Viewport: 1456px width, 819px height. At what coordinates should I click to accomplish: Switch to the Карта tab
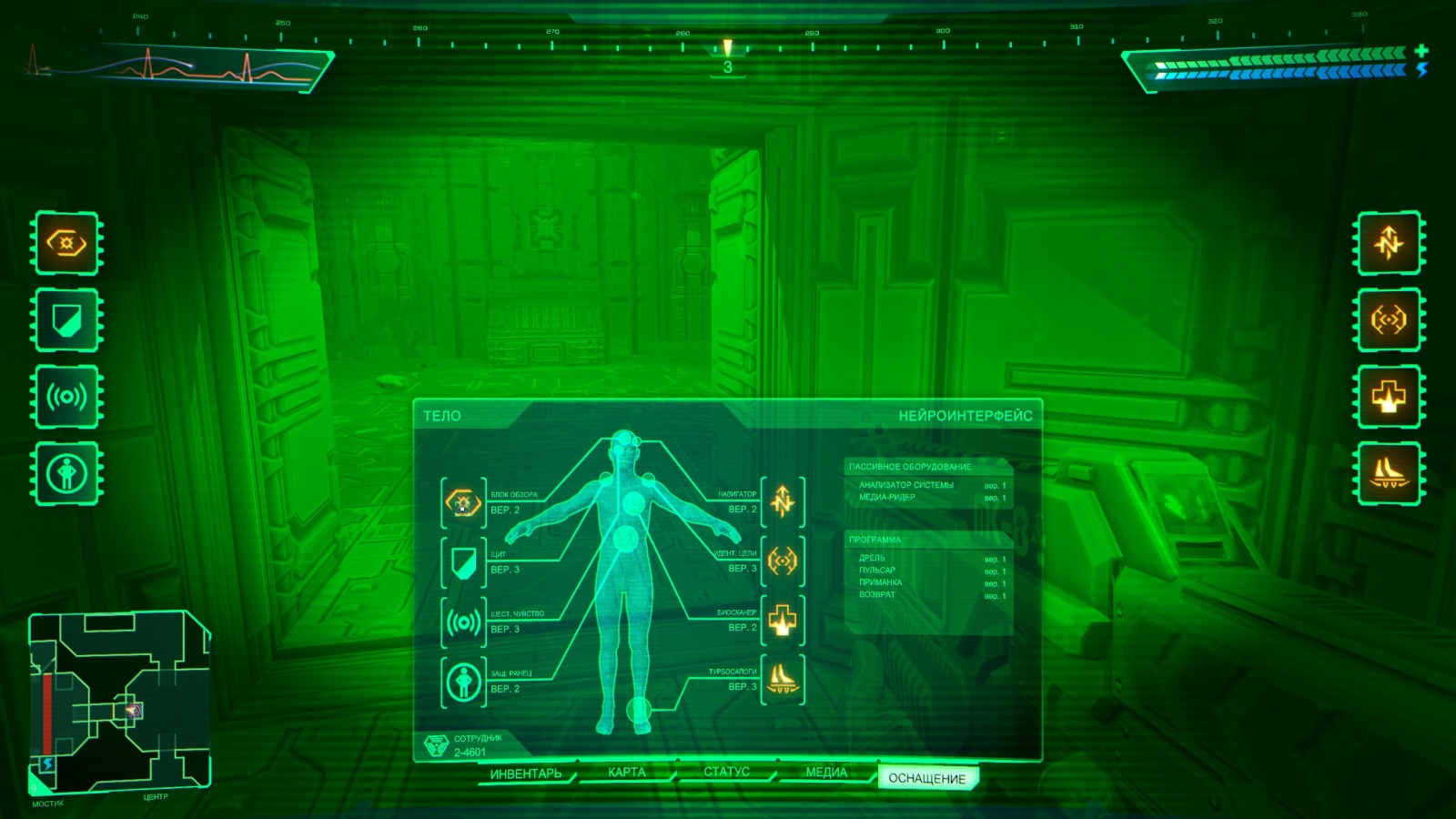[626, 772]
